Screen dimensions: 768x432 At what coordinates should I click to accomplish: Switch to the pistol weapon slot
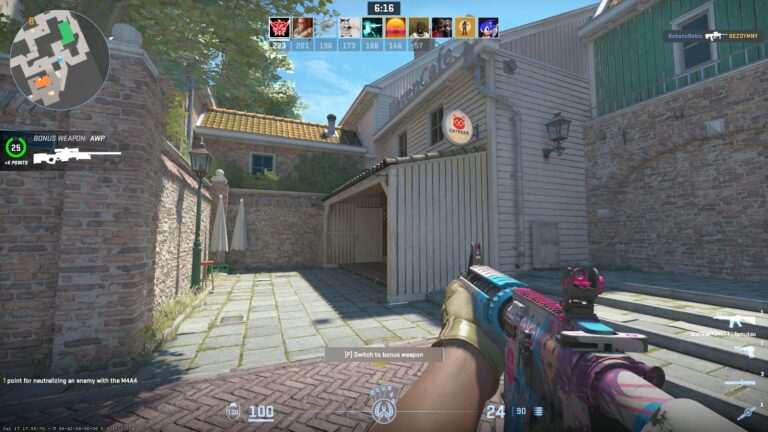744,351
